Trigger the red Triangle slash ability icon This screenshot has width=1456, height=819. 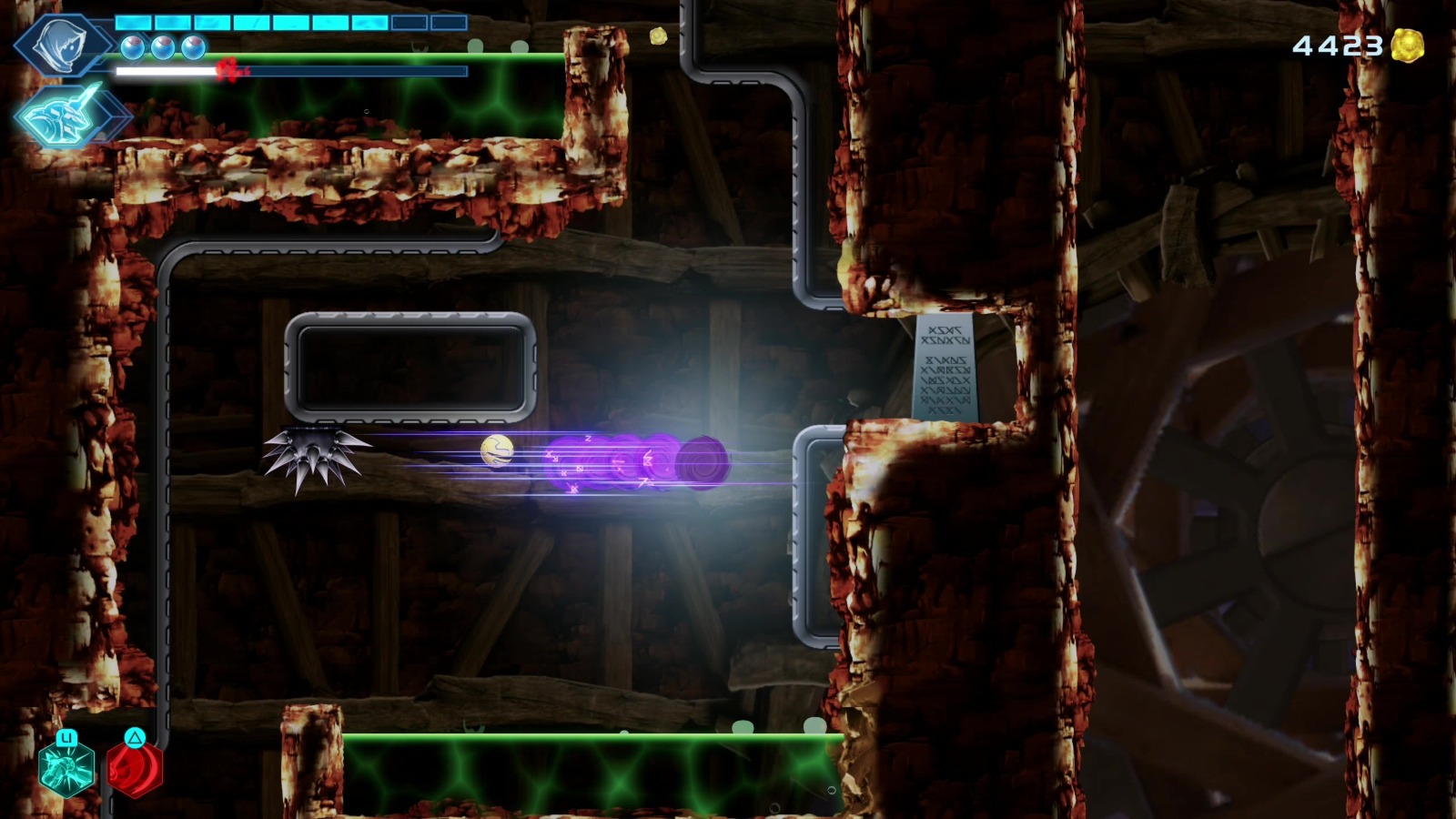click(135, 771)
